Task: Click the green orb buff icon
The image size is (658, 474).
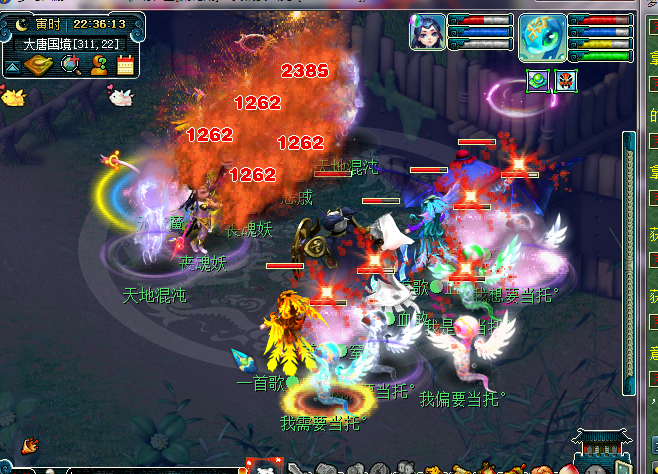Action: (538, 81)
